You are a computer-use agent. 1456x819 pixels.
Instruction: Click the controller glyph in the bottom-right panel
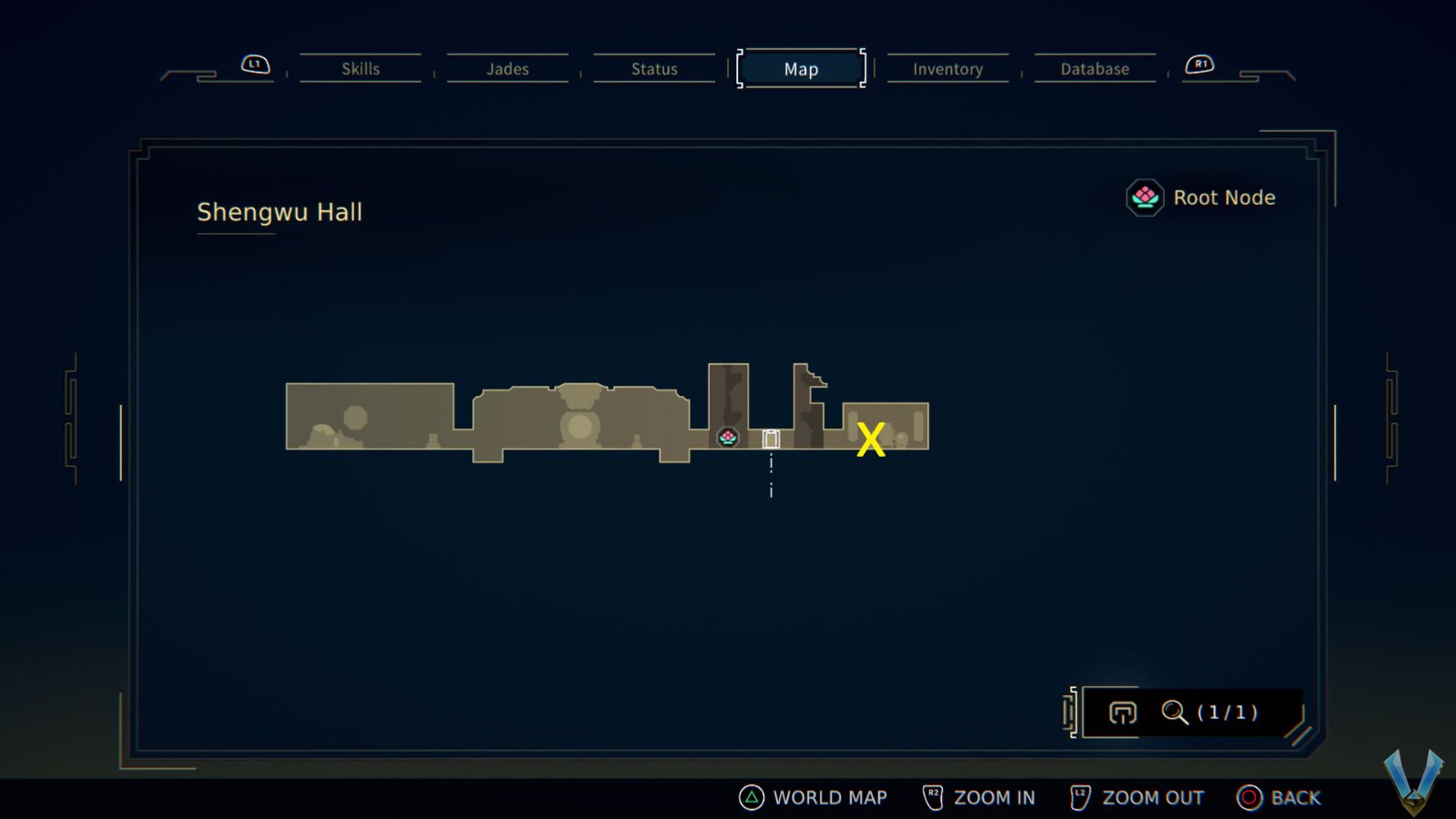pyautogui.click(x=1123, y=713)
